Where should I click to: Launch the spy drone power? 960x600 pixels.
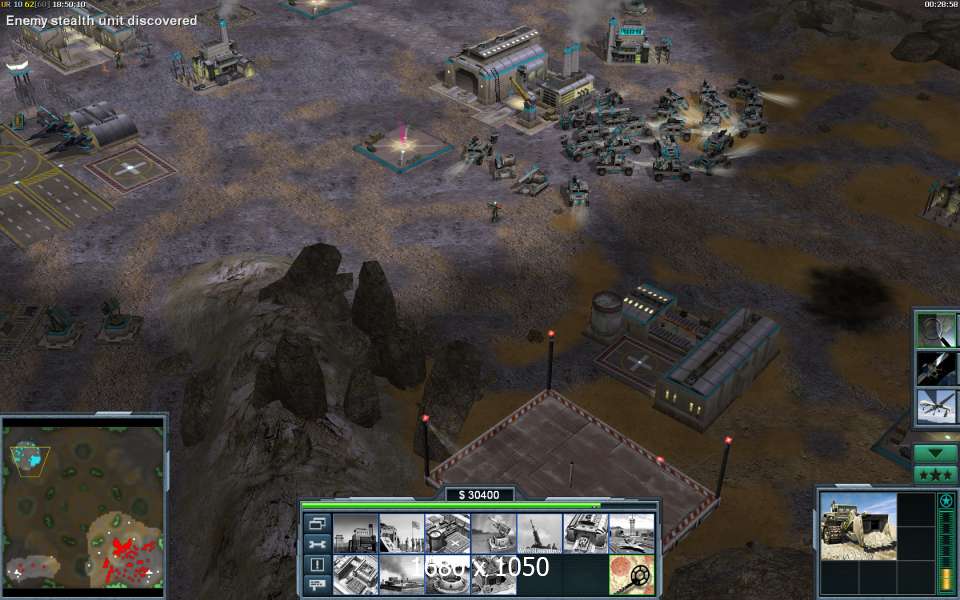[x=937, y=405]
